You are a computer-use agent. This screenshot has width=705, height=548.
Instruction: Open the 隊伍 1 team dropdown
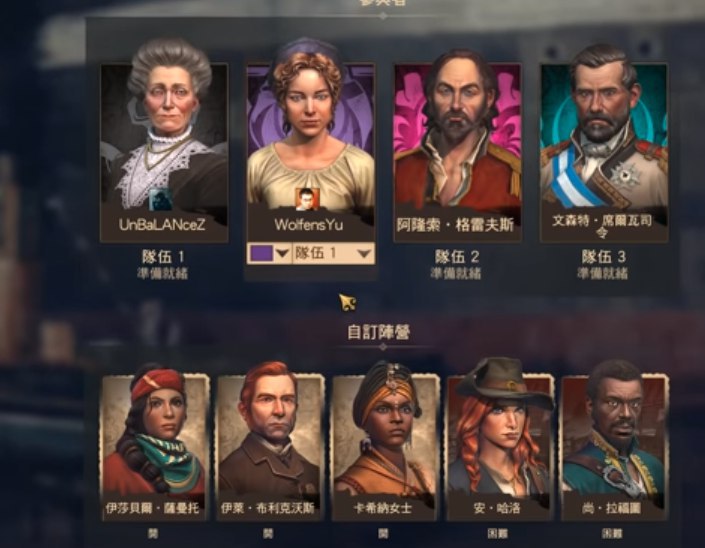[334, 254]
